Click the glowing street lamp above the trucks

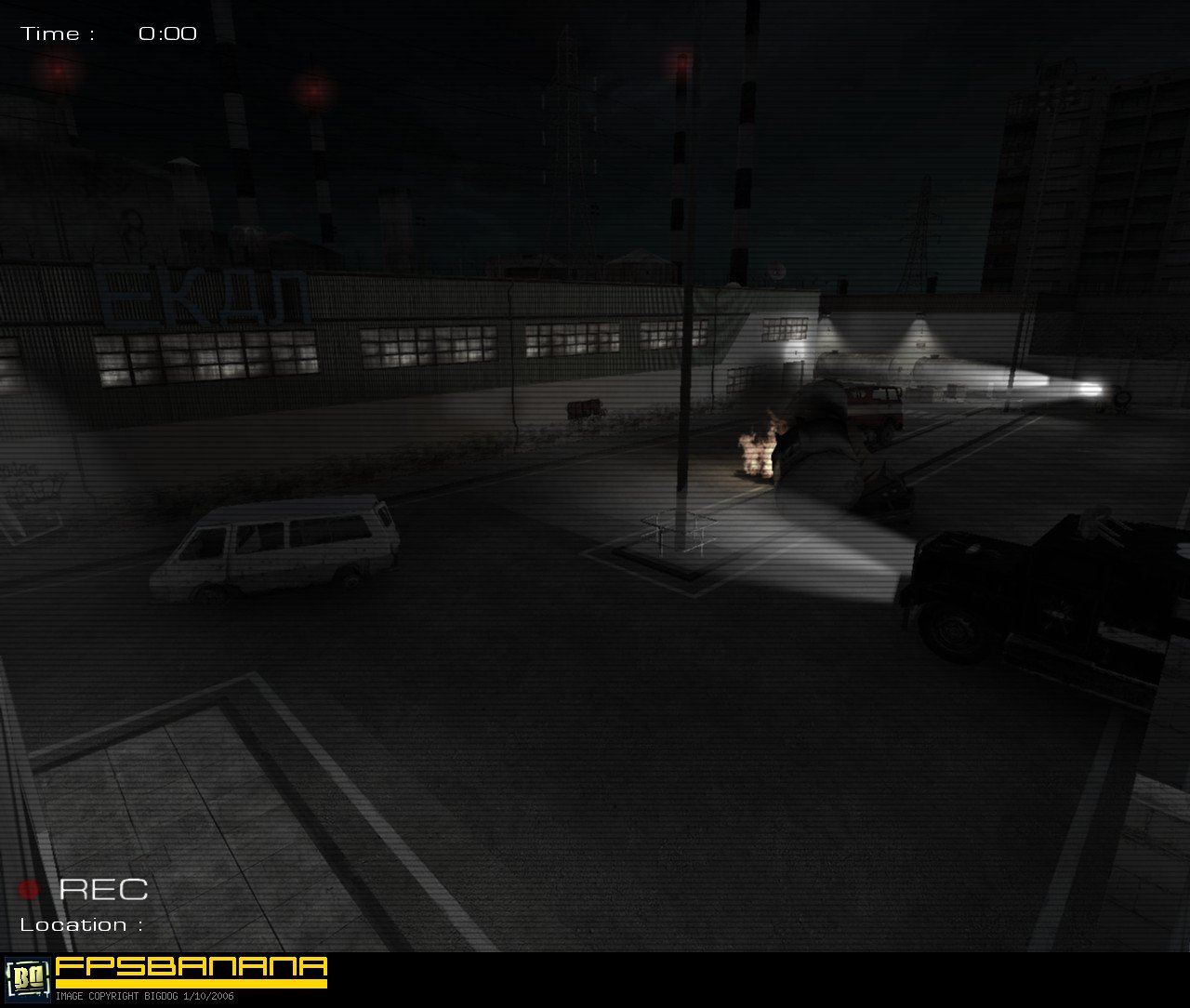click(x=917, y=324)
